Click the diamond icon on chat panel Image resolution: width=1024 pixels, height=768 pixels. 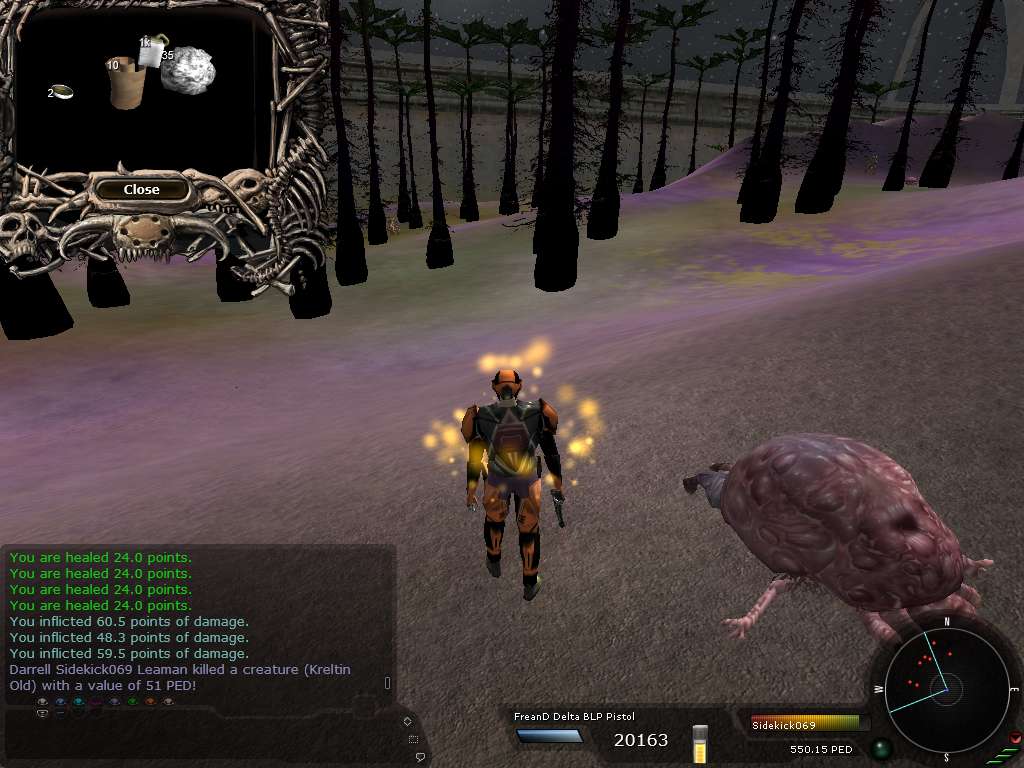[407, 721]
